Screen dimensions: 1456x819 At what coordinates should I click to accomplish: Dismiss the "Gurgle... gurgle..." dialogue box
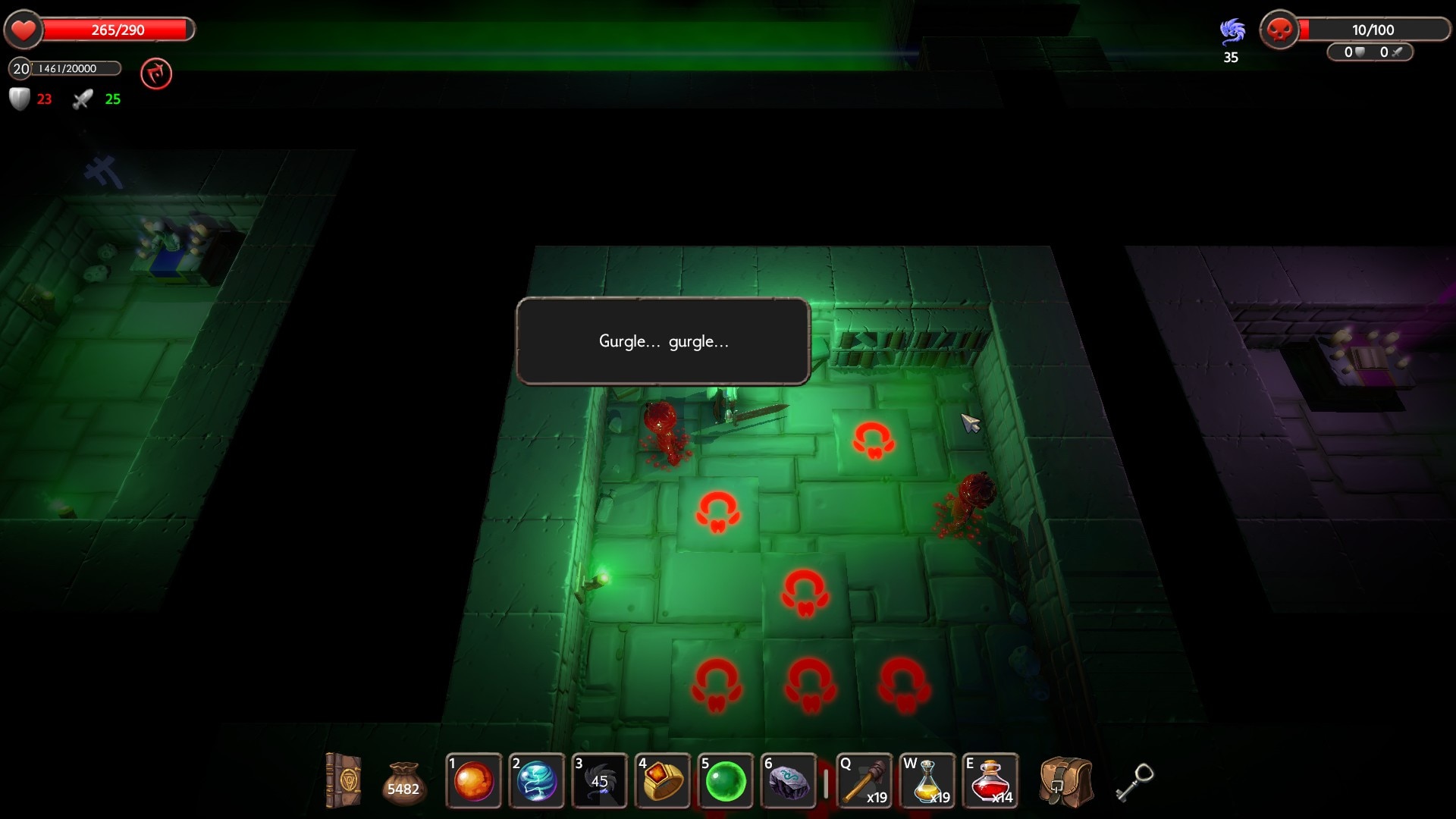663,341
